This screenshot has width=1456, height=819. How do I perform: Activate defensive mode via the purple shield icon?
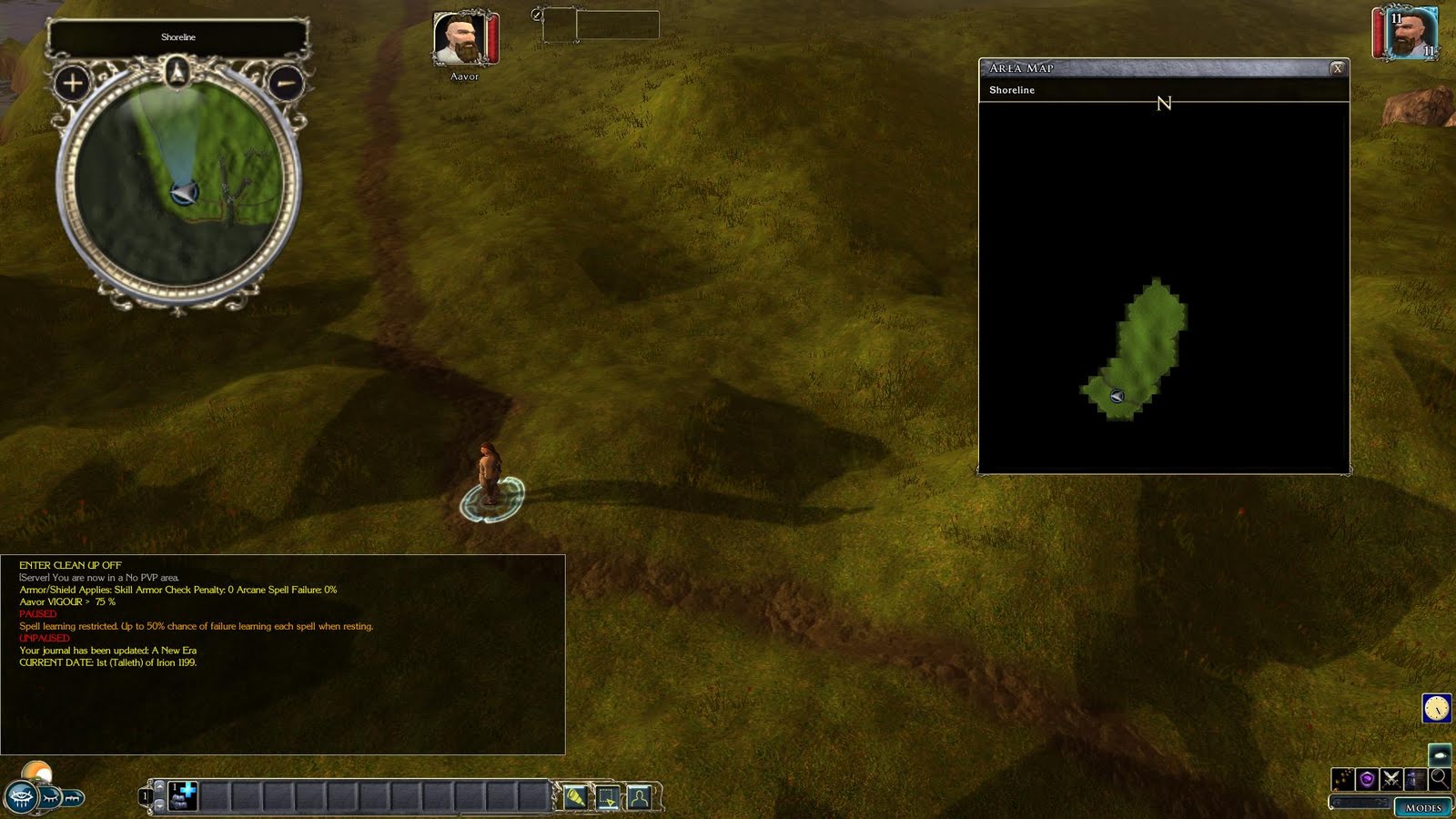[x=1367, y=779]
